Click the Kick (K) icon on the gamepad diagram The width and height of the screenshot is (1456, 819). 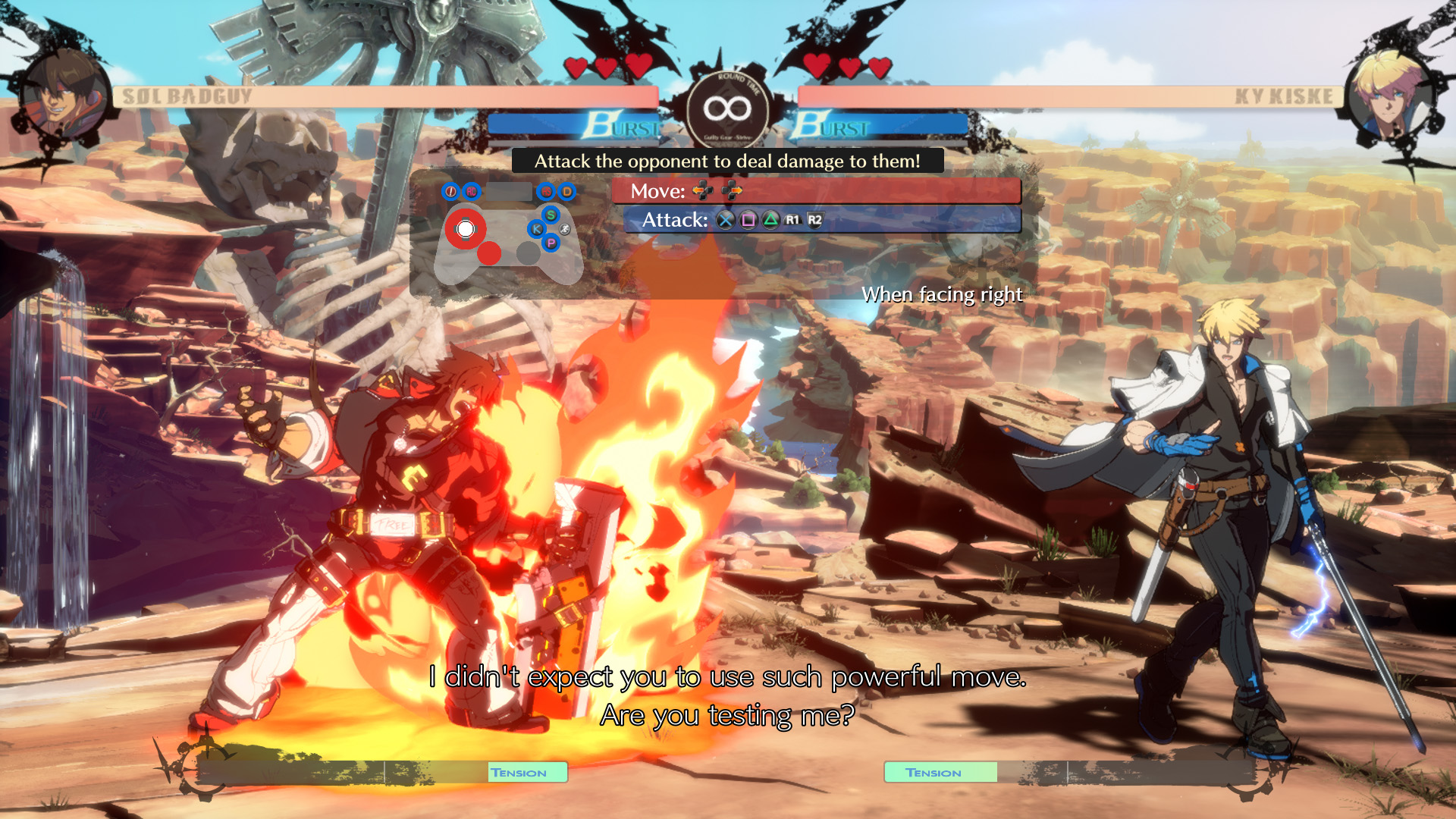[536, 229]
